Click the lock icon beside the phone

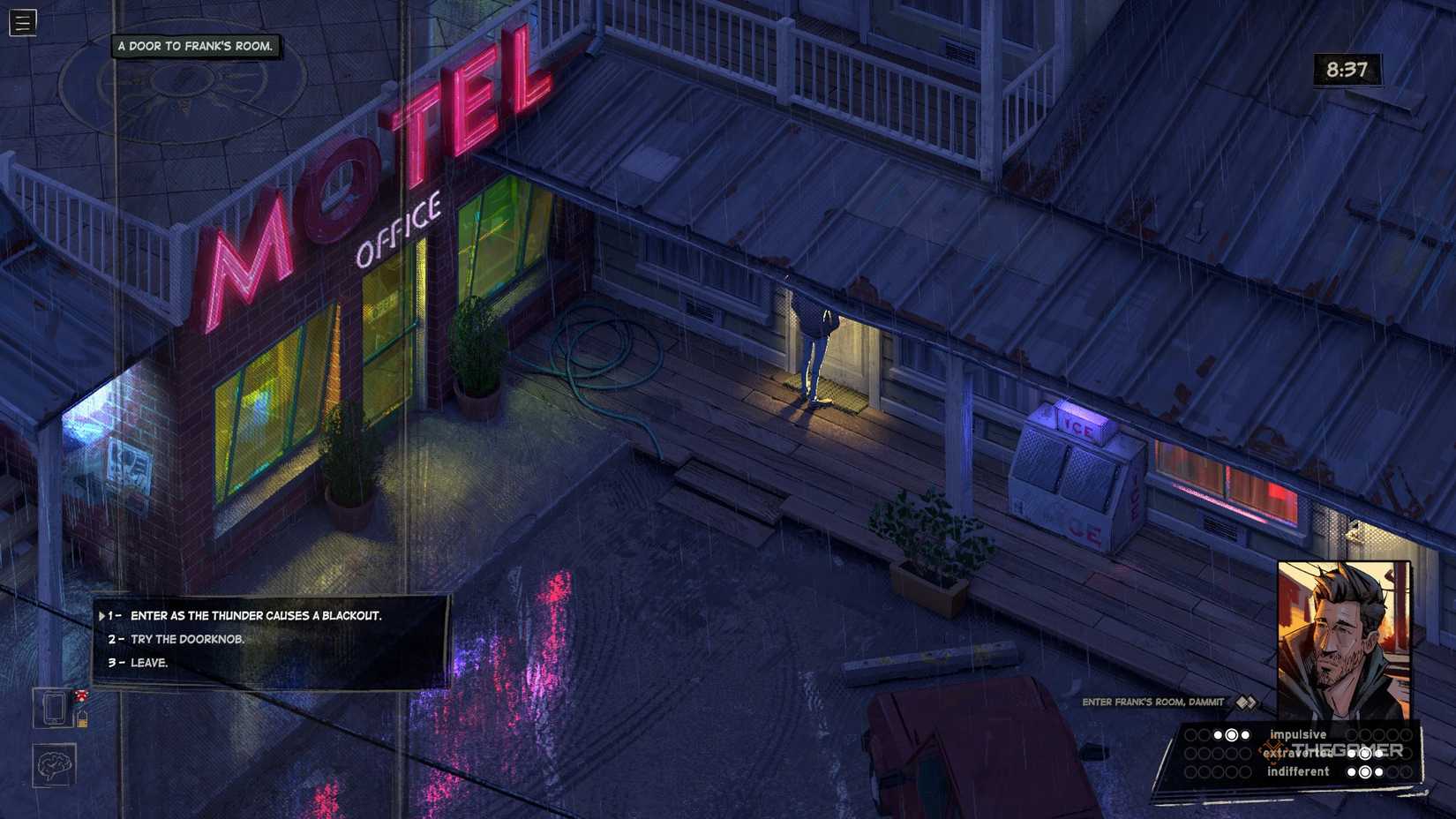(x=83, y=720)
